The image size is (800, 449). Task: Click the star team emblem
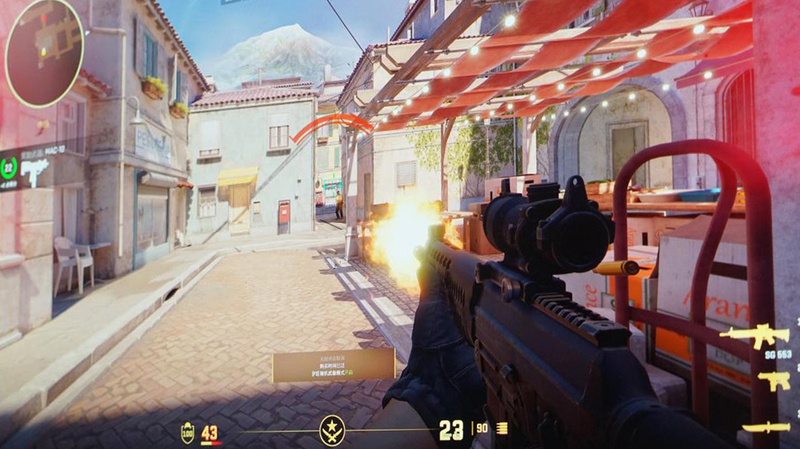[332, 431]
